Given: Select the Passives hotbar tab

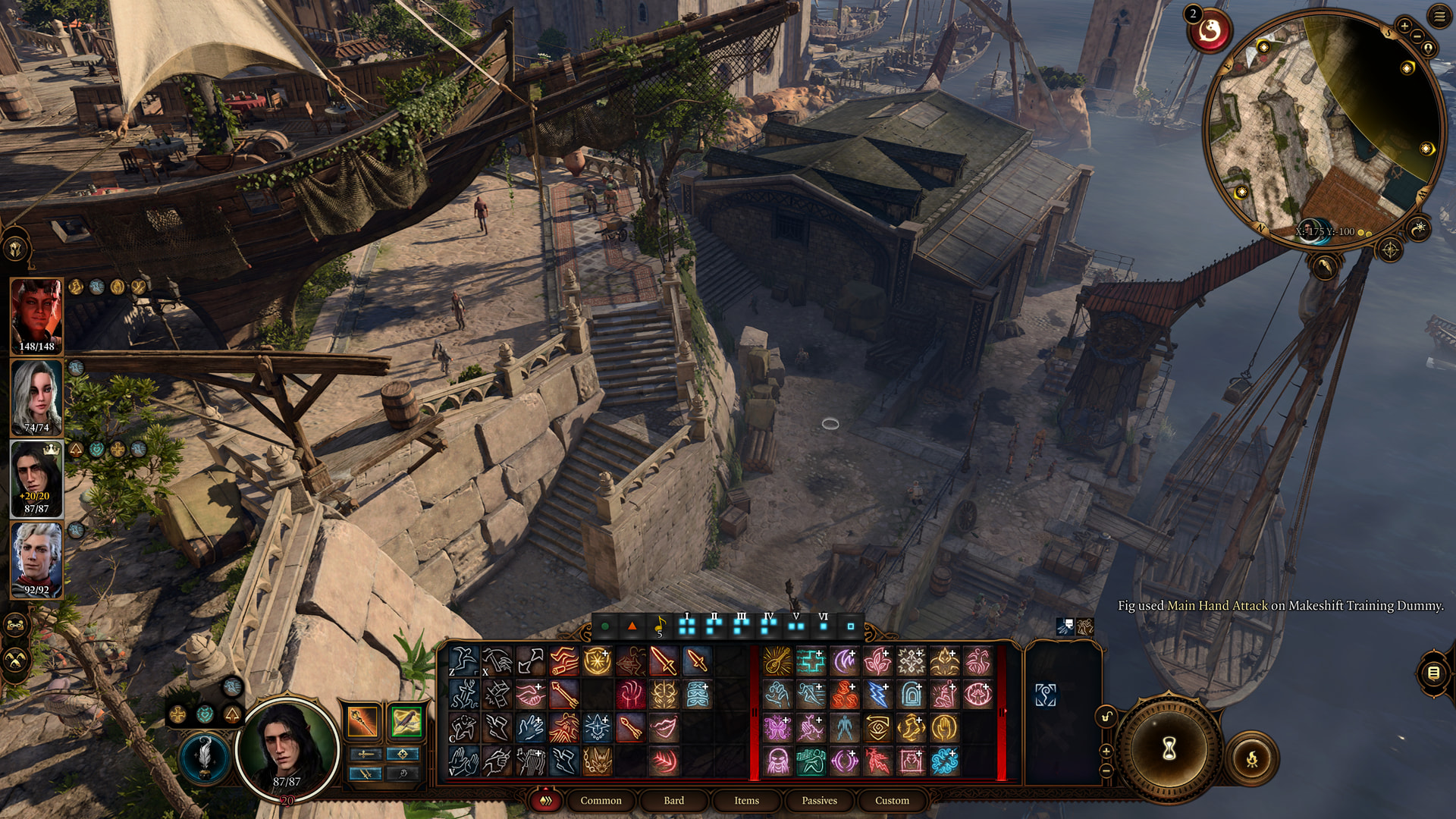Looking at the screenshot, I should 819,800.
